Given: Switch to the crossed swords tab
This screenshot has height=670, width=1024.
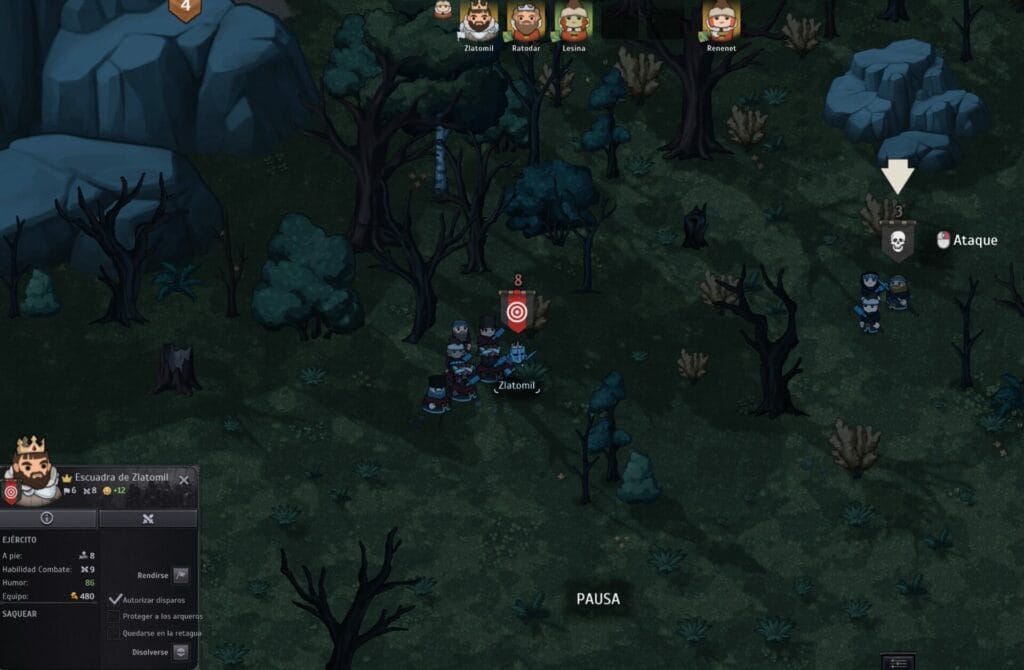Looking at the screenshot, I should click(148, 519).
